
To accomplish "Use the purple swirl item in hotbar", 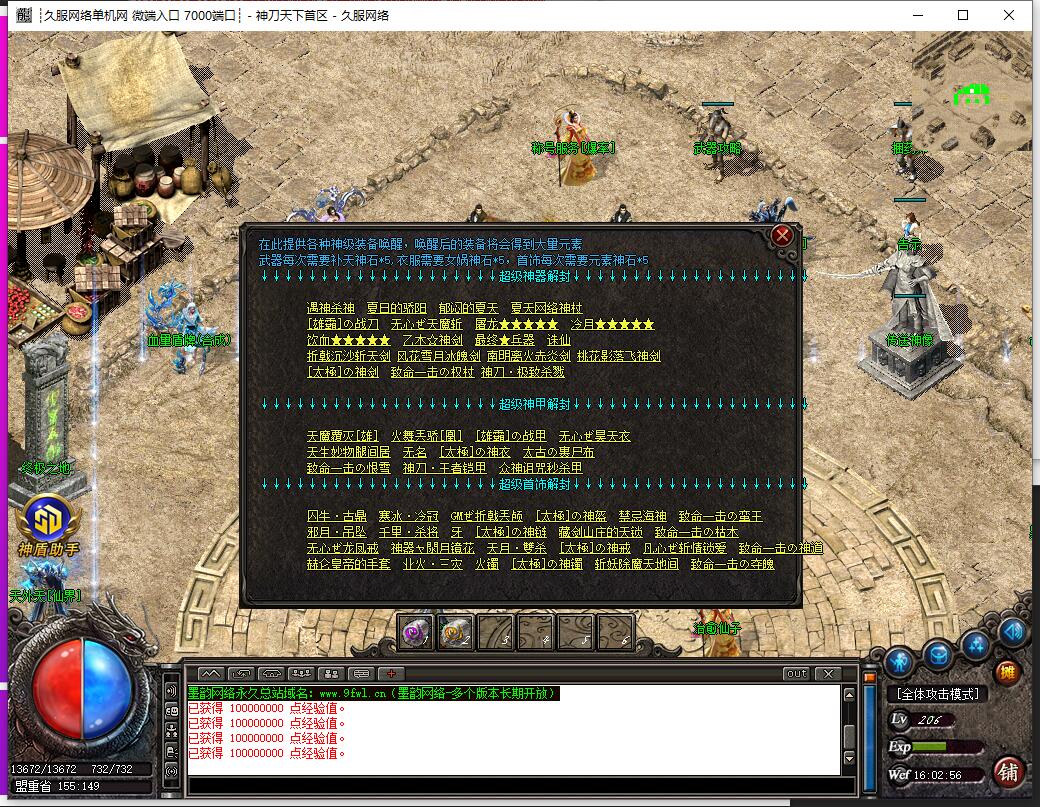I will click(415, 631).
